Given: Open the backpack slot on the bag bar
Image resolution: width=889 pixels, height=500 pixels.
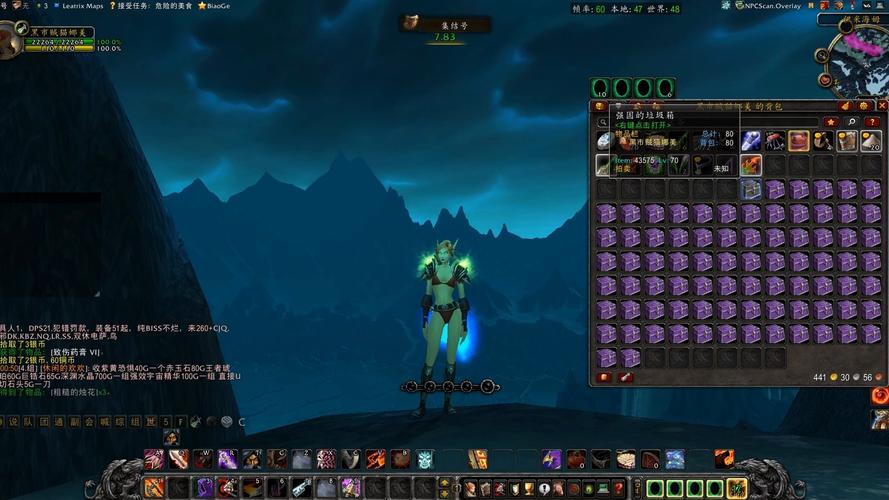Looking at the screenshot, I should 737,488.
